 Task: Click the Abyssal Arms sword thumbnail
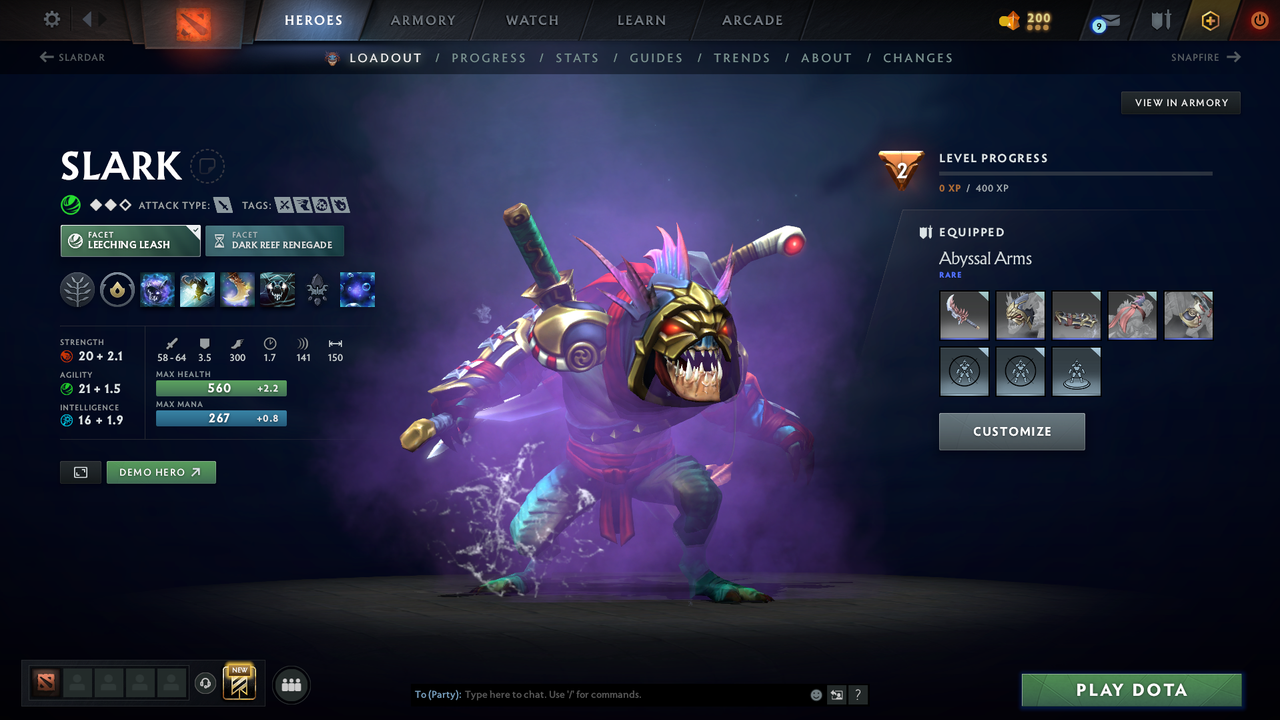tap(964, 315)
